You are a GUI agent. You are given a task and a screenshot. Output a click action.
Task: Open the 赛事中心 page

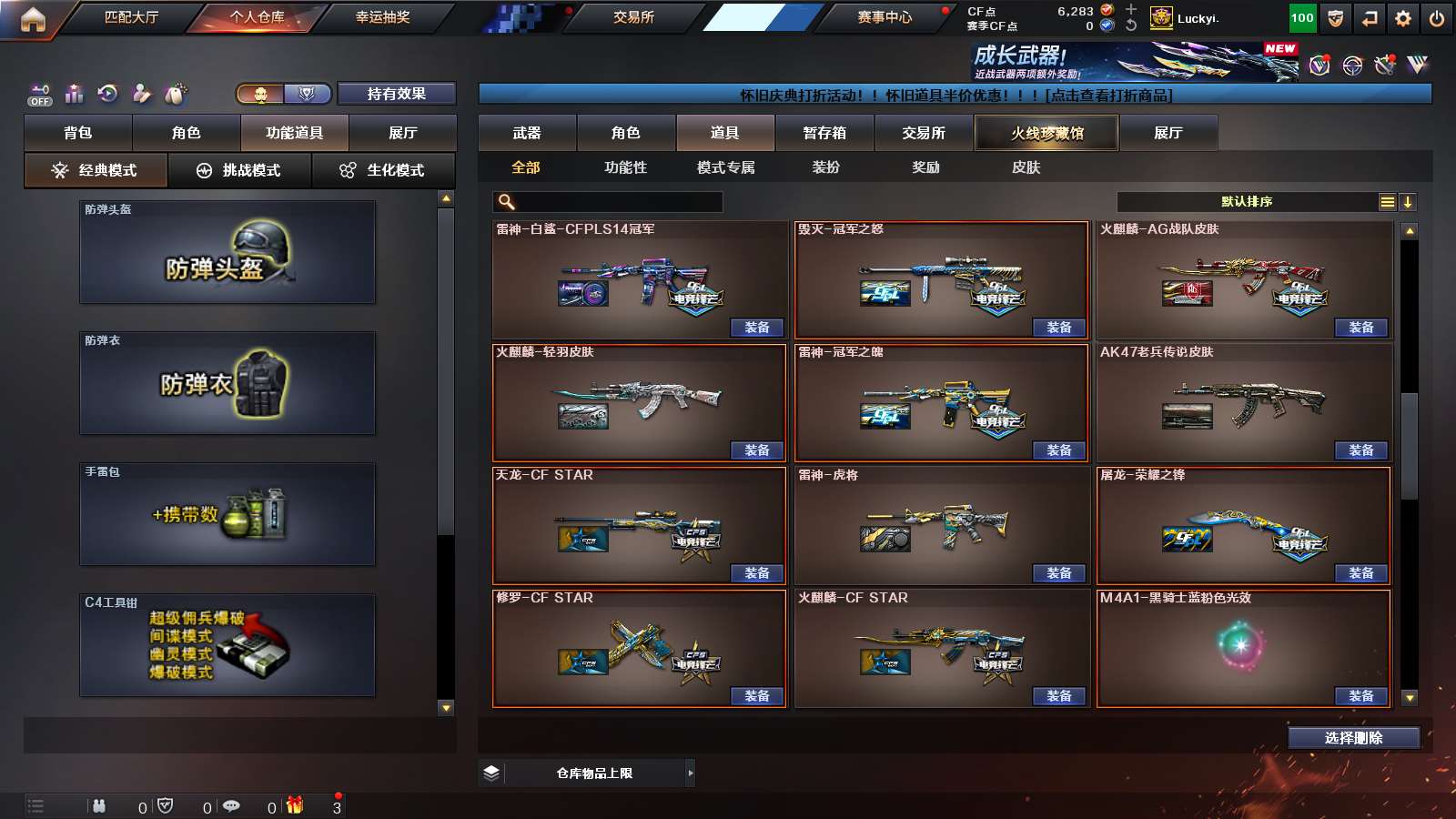coord(884,17)
